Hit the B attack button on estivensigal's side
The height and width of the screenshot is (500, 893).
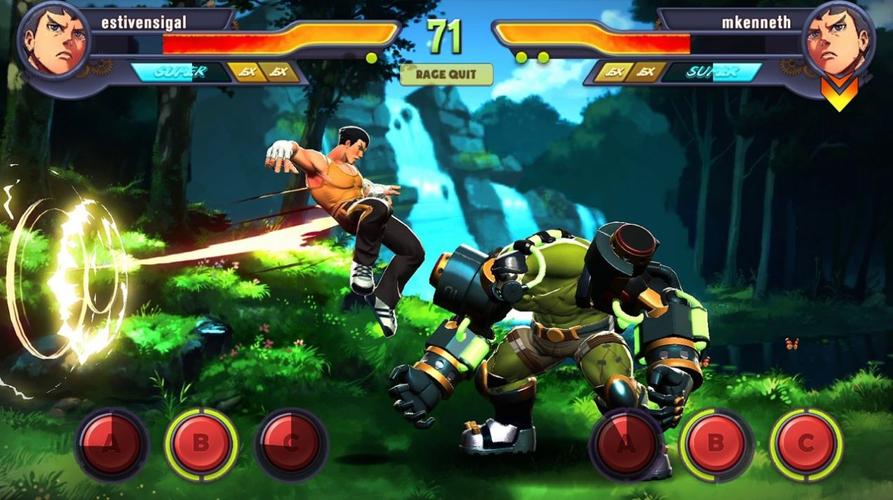[x=201, y=443]
